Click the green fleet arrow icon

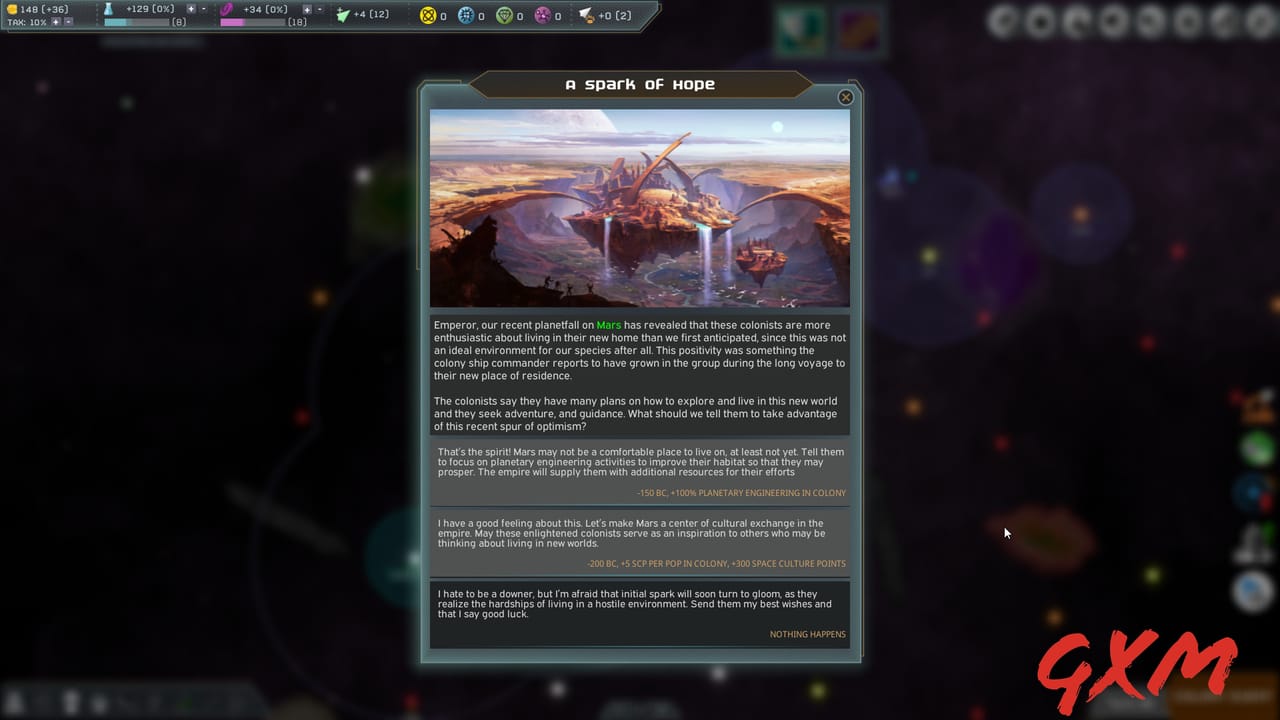pyautogui.click(x=342, y=14)
